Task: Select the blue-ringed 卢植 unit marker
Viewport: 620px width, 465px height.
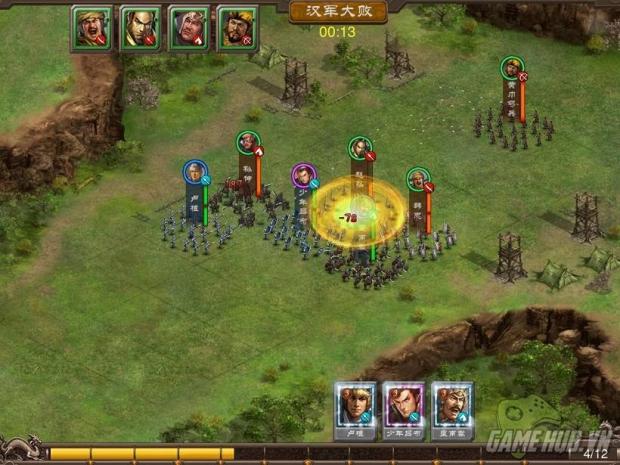Action: [x=194, y=172]
